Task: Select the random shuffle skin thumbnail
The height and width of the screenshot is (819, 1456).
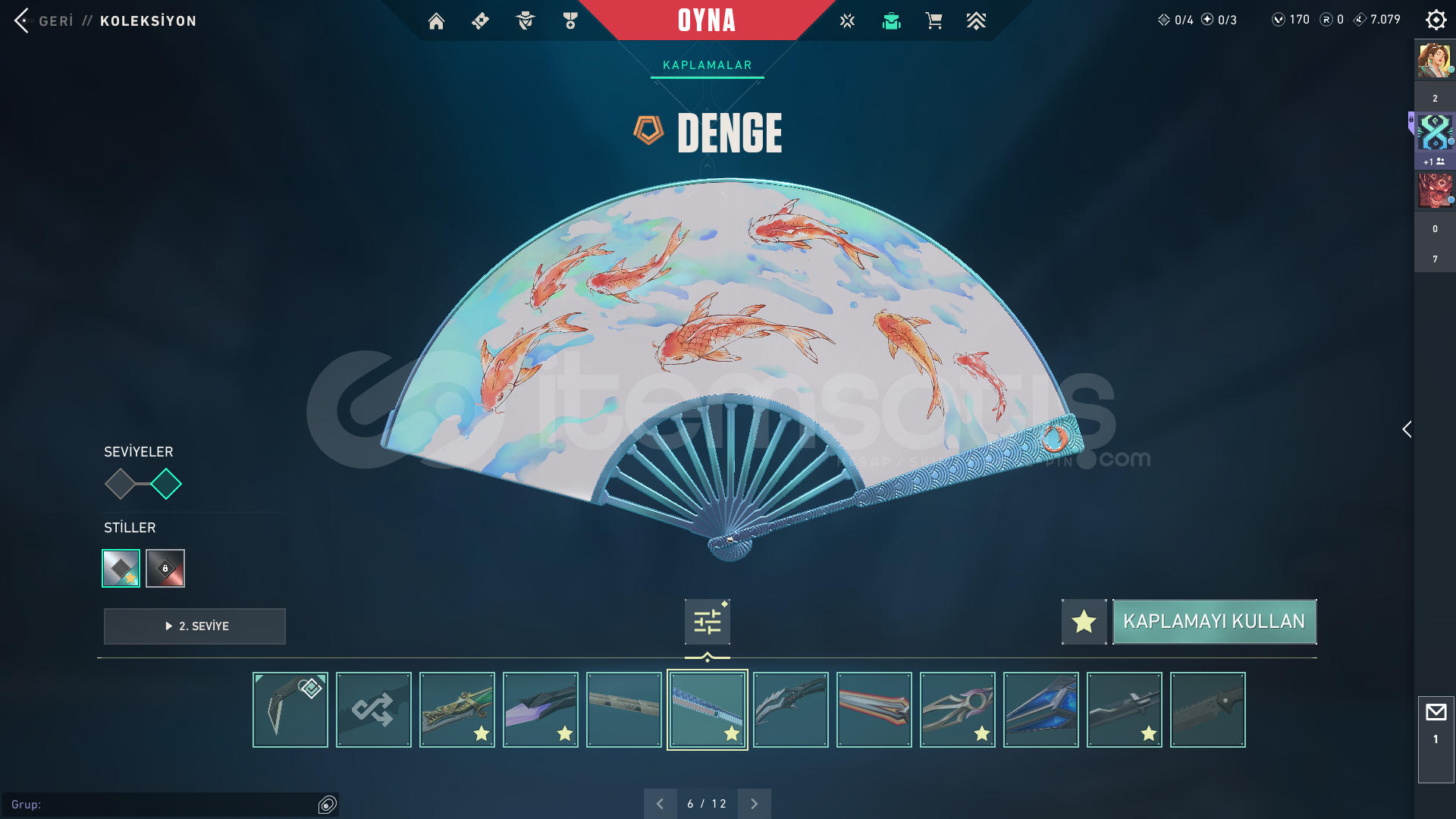Action: click(374, 710)
